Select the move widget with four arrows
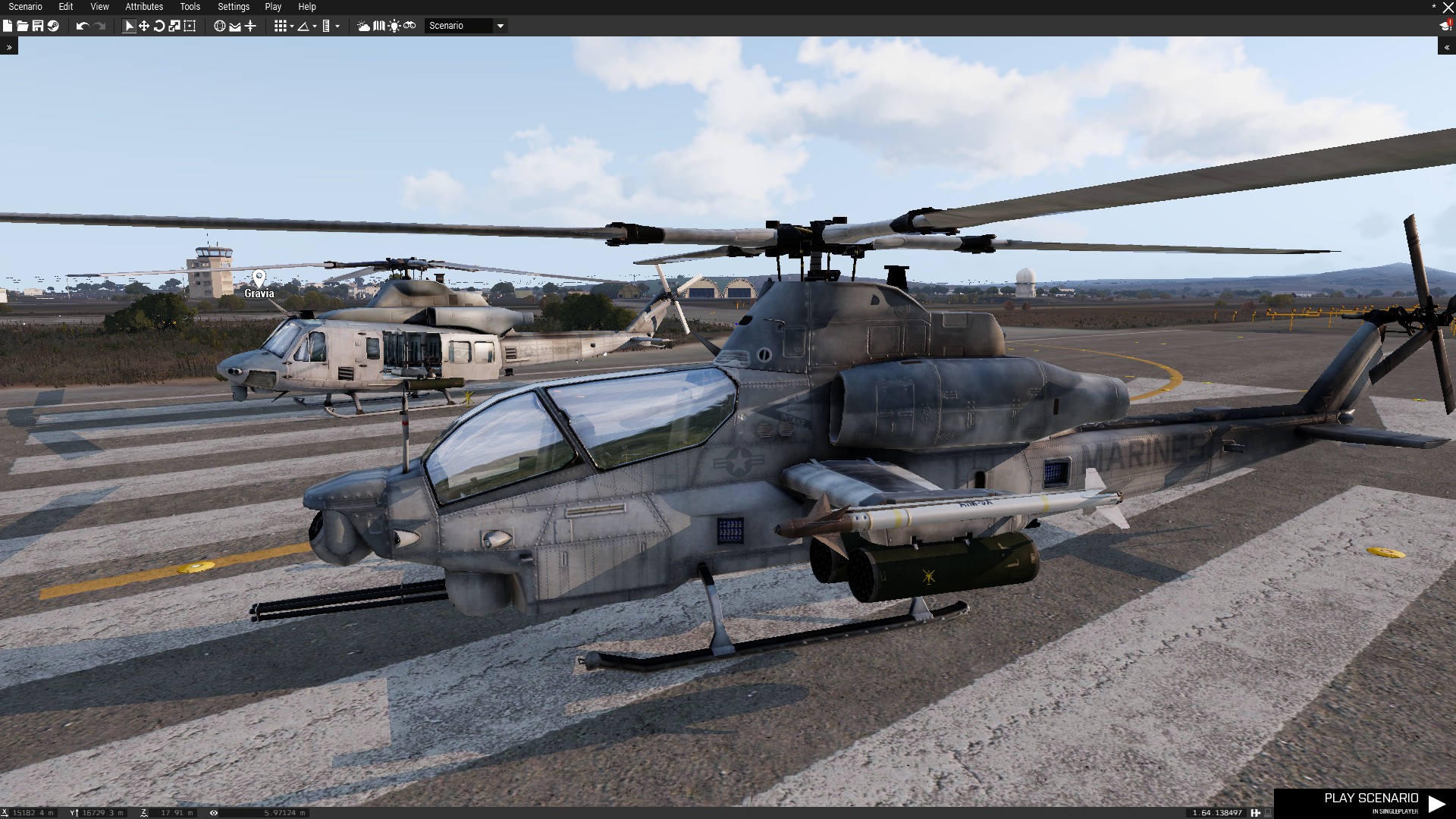 tap(144, 26)
